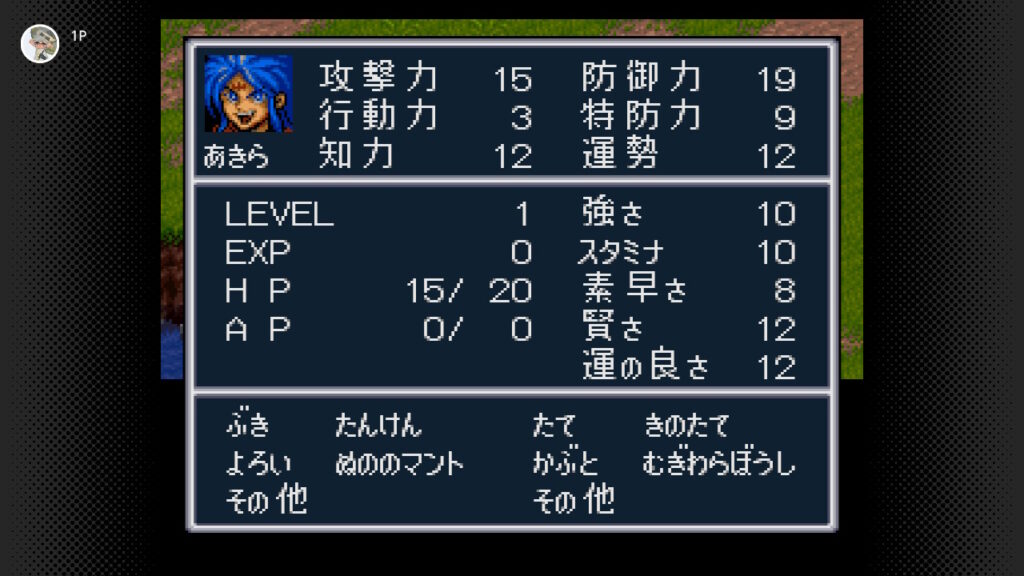Viewport: 1024px width, 576px height.
Task: Click the blue-haired あきら character portrait
Action: pyautogui.click(x=248, y=93)
